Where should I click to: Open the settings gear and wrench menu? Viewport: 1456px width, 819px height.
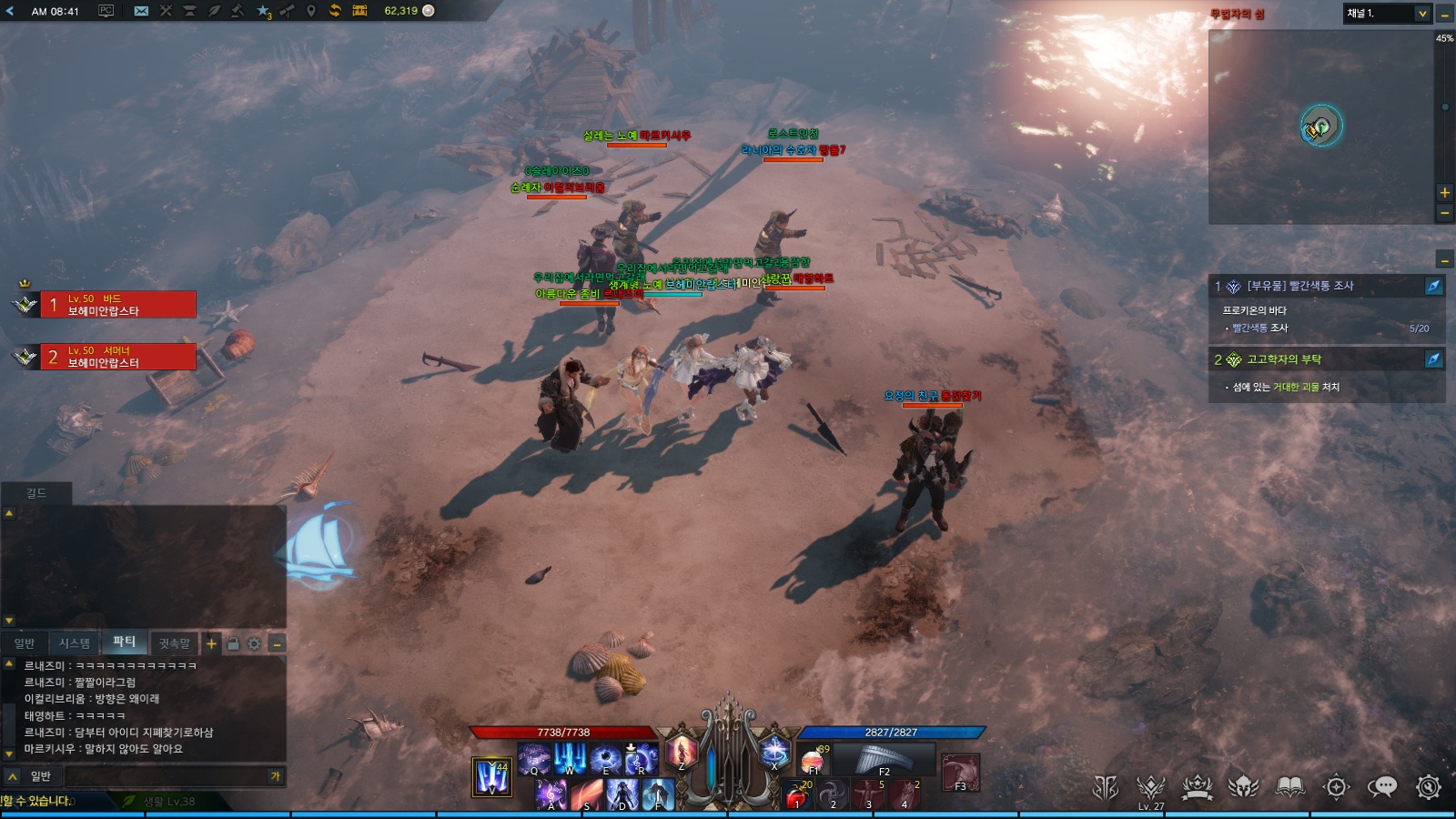point(1429,787)
